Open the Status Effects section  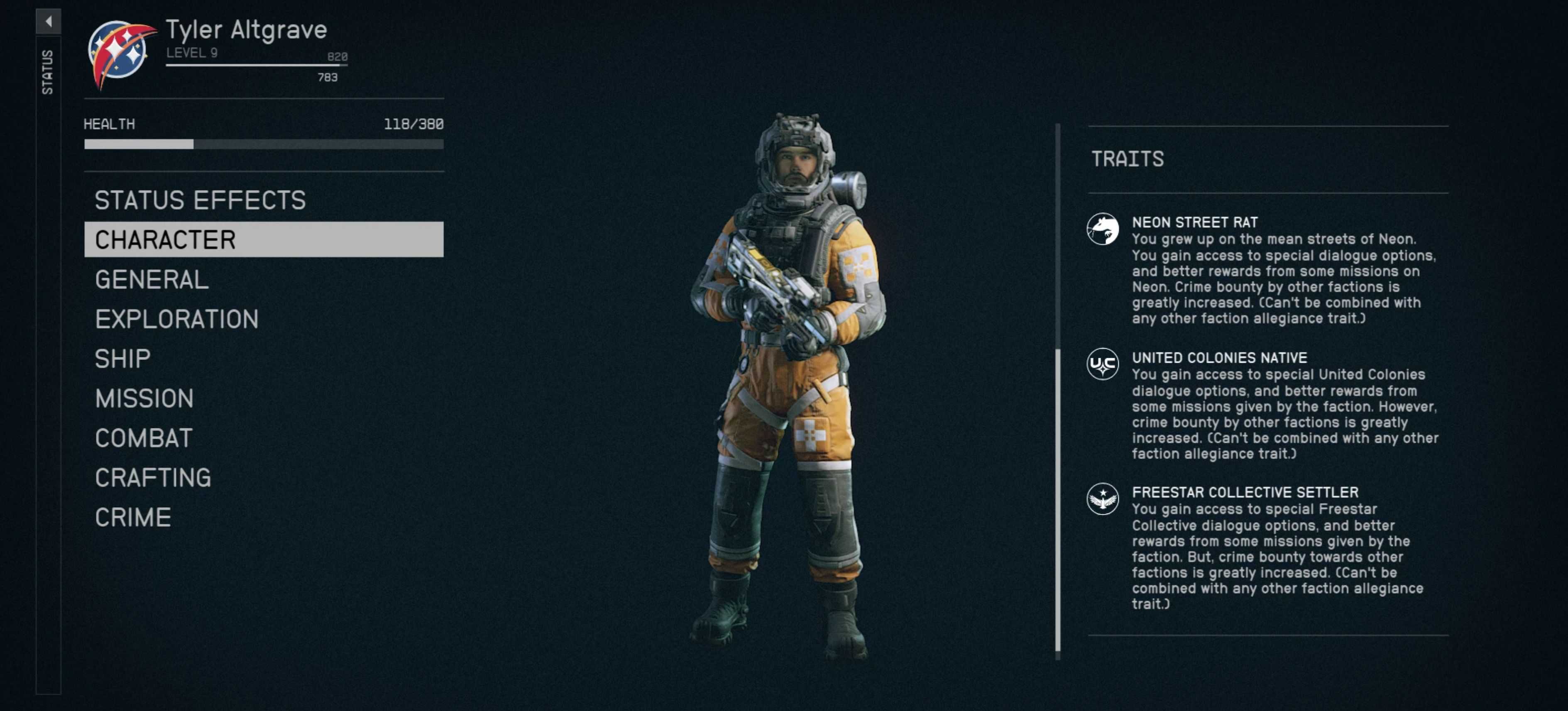click(x=200, y=200)
